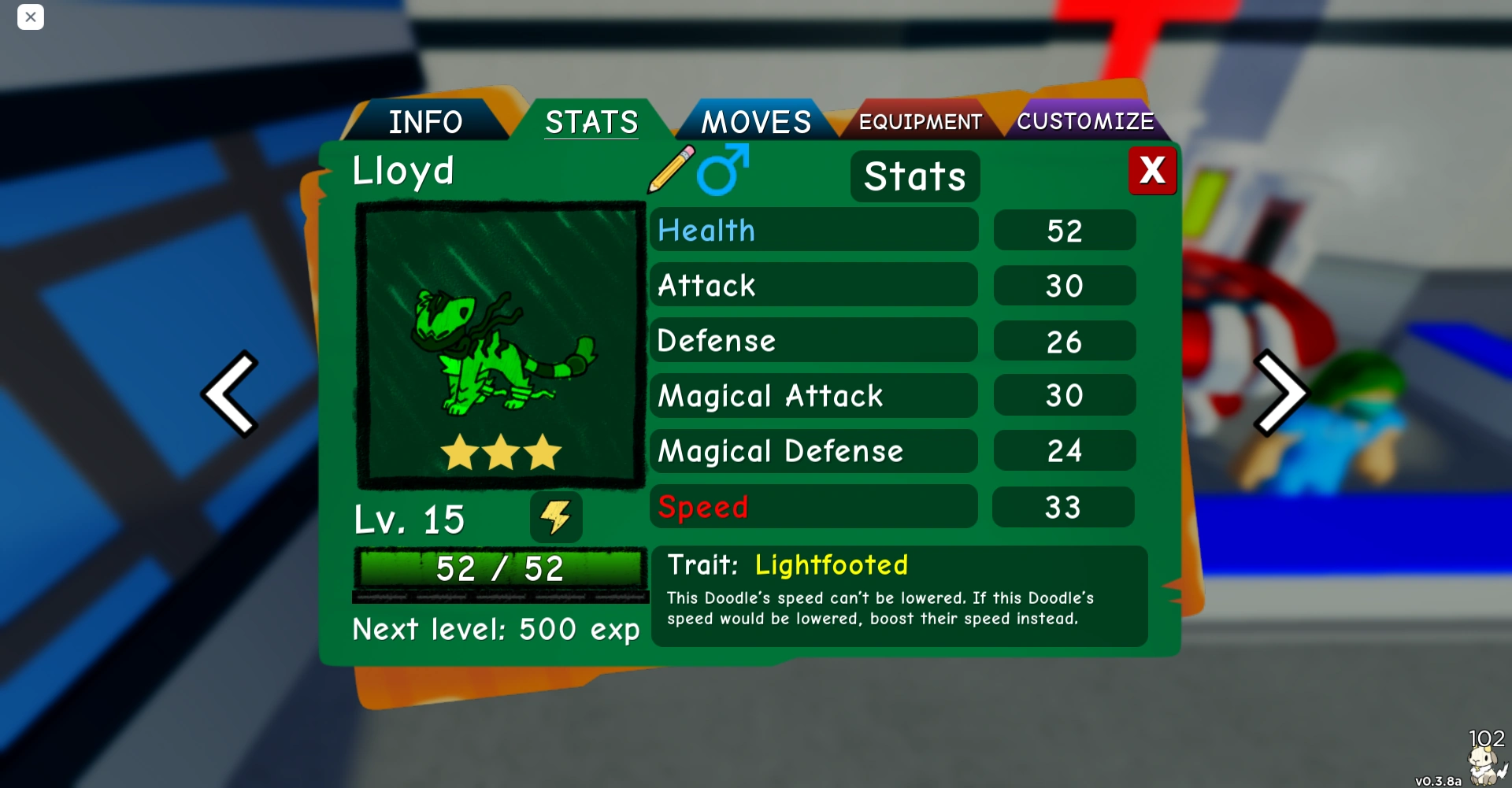Click the Speed stat label
This screenshot has width=1512, height=788.
[703, 507]
